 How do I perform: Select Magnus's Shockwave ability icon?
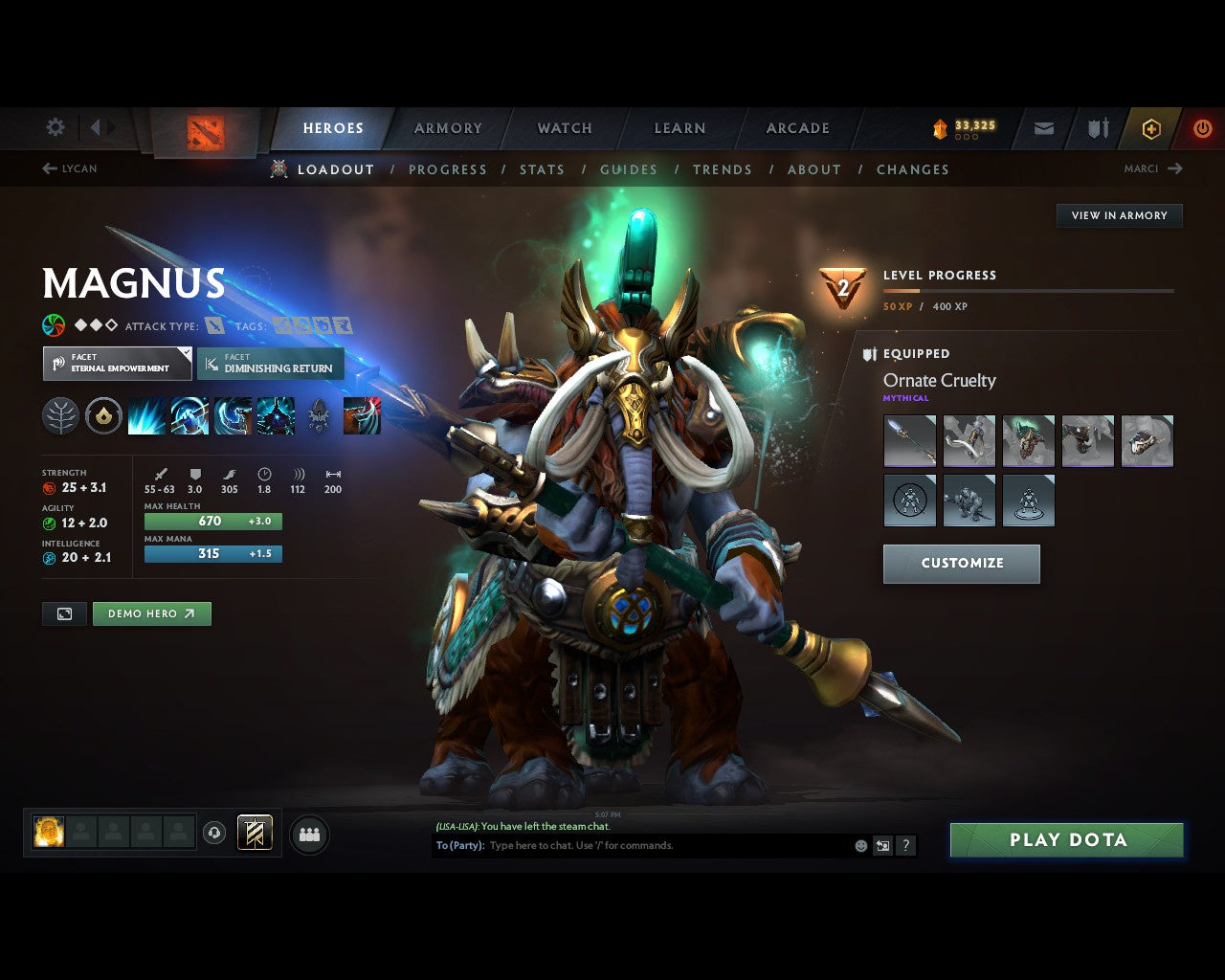148,414
